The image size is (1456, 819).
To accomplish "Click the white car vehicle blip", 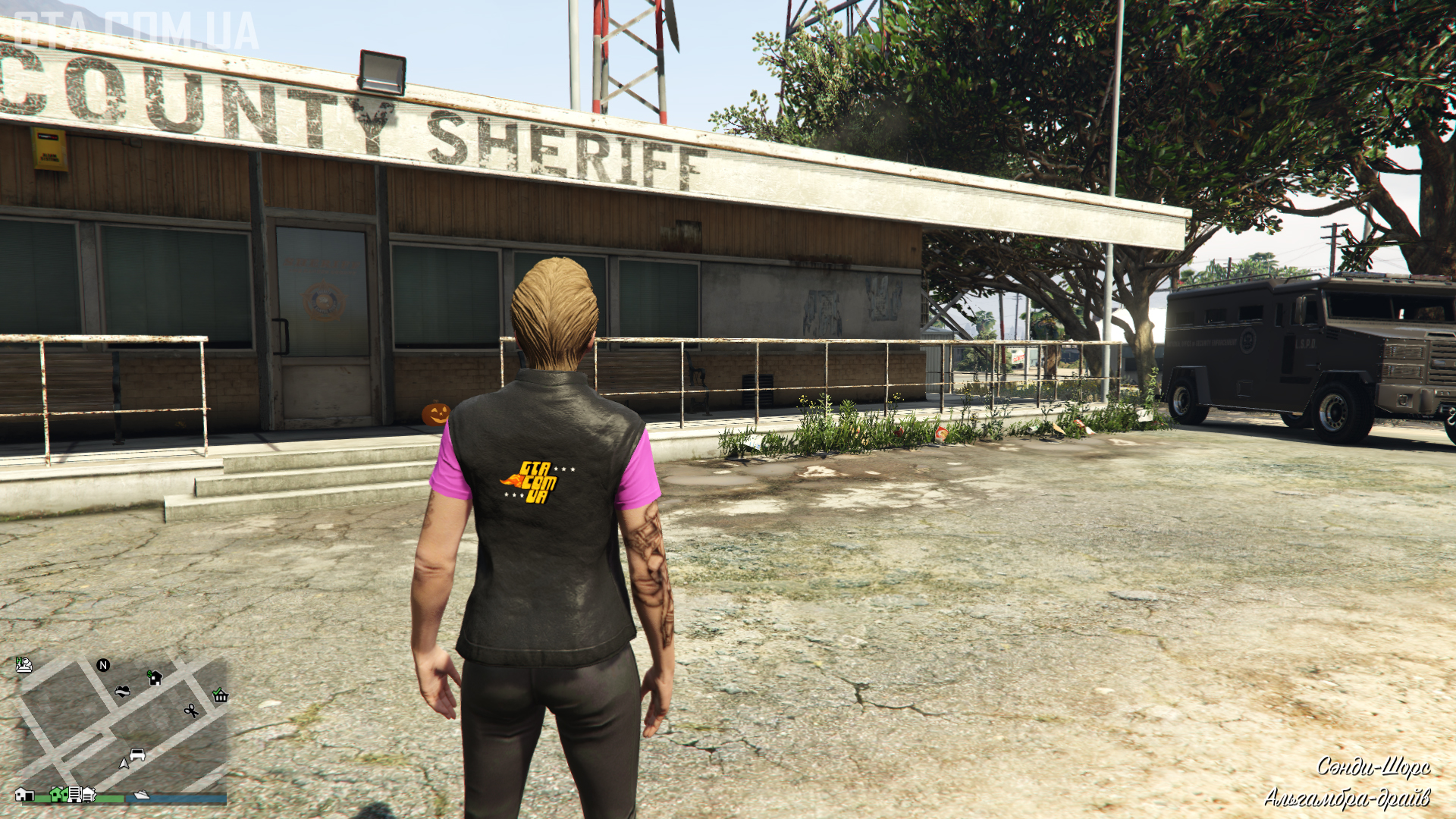I will [137, 755].
